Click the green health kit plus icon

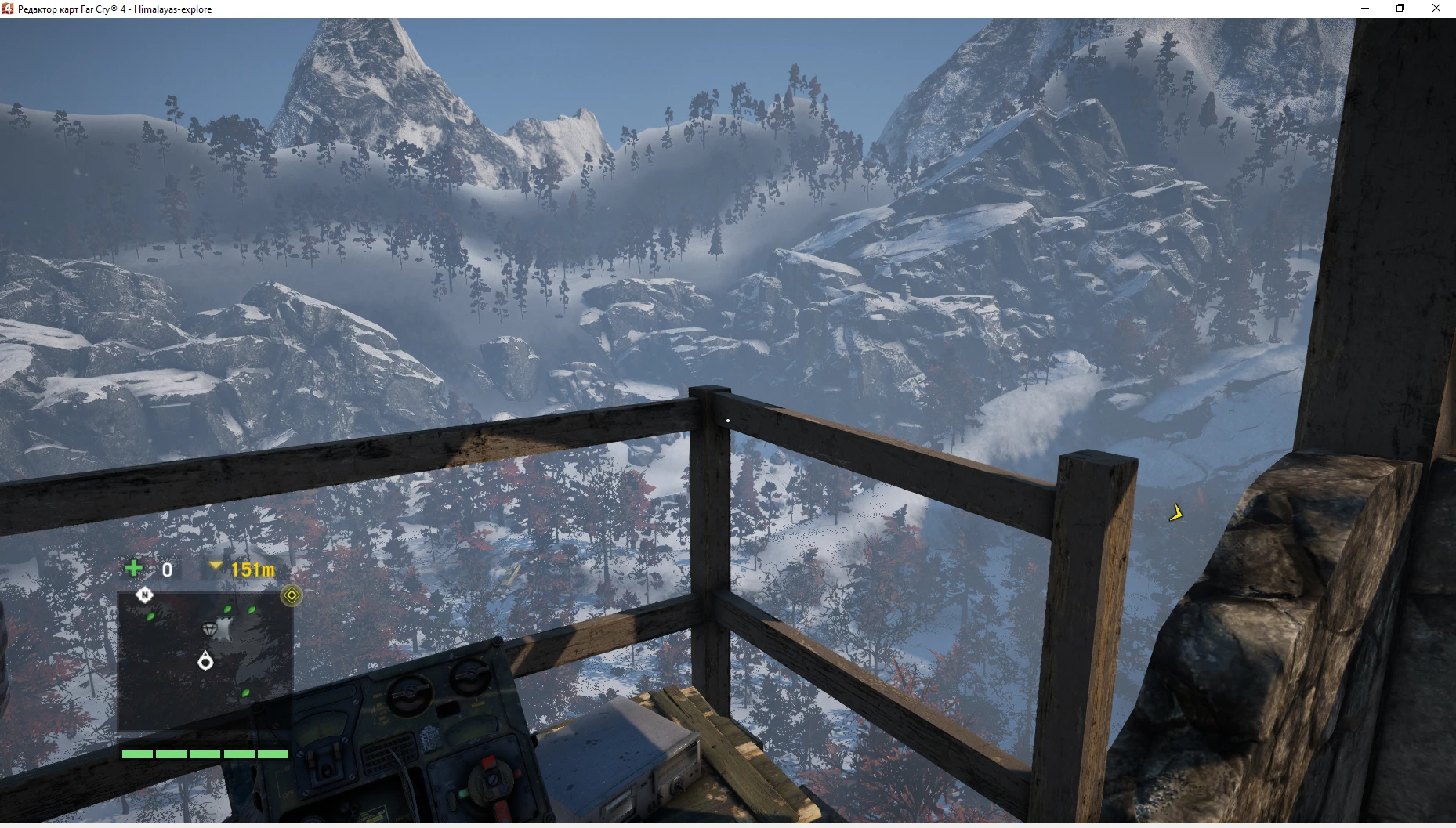(x=133, y=569)
